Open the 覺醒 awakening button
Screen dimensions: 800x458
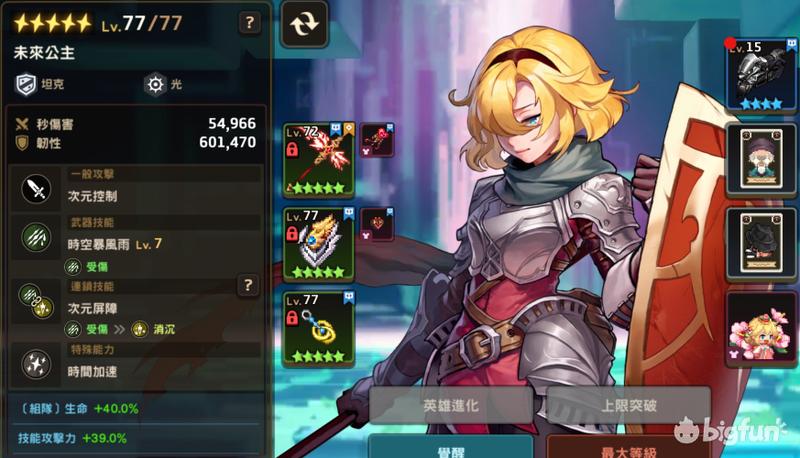coord(450,448)
